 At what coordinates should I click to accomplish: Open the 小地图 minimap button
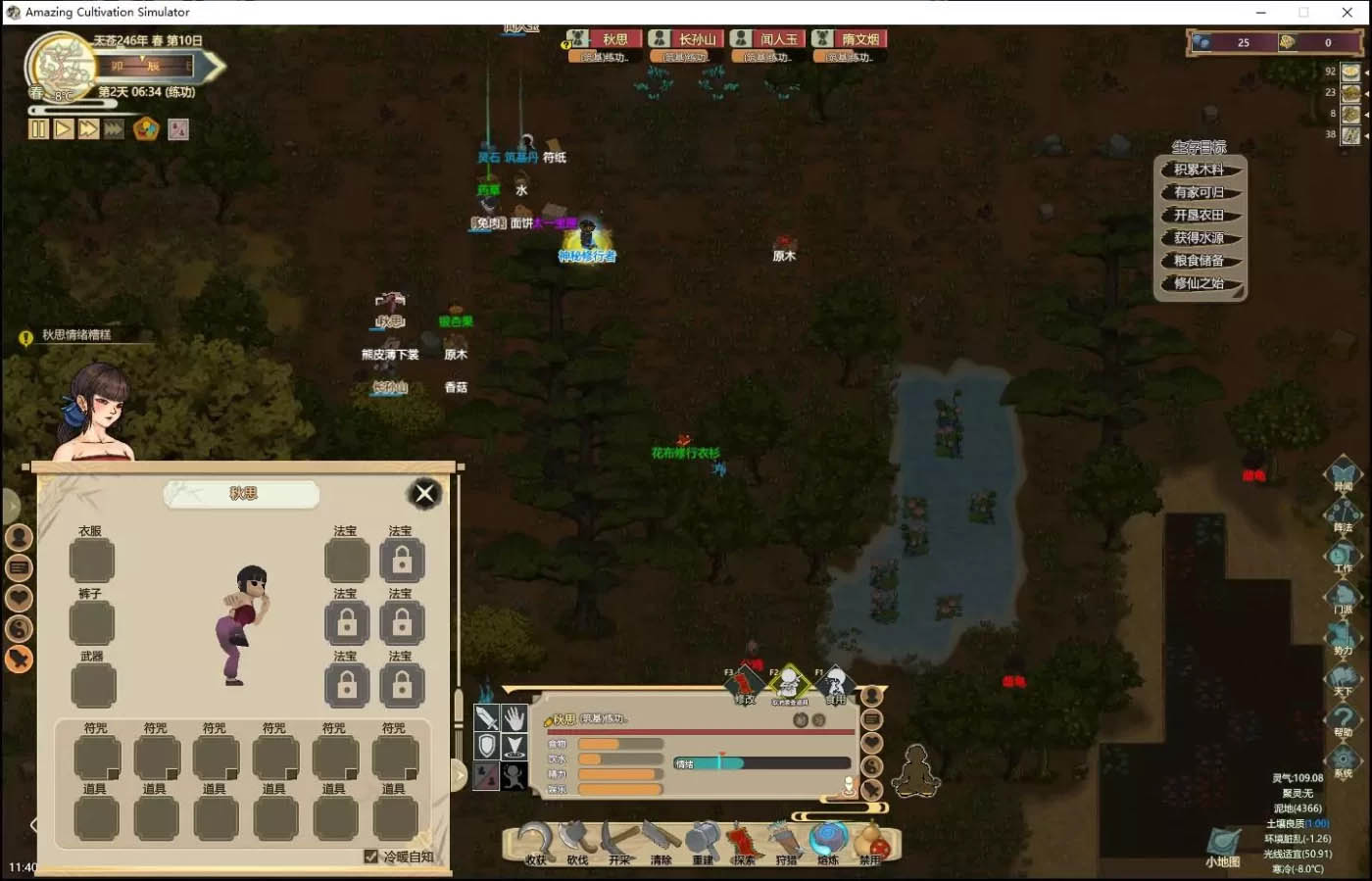1222,846
